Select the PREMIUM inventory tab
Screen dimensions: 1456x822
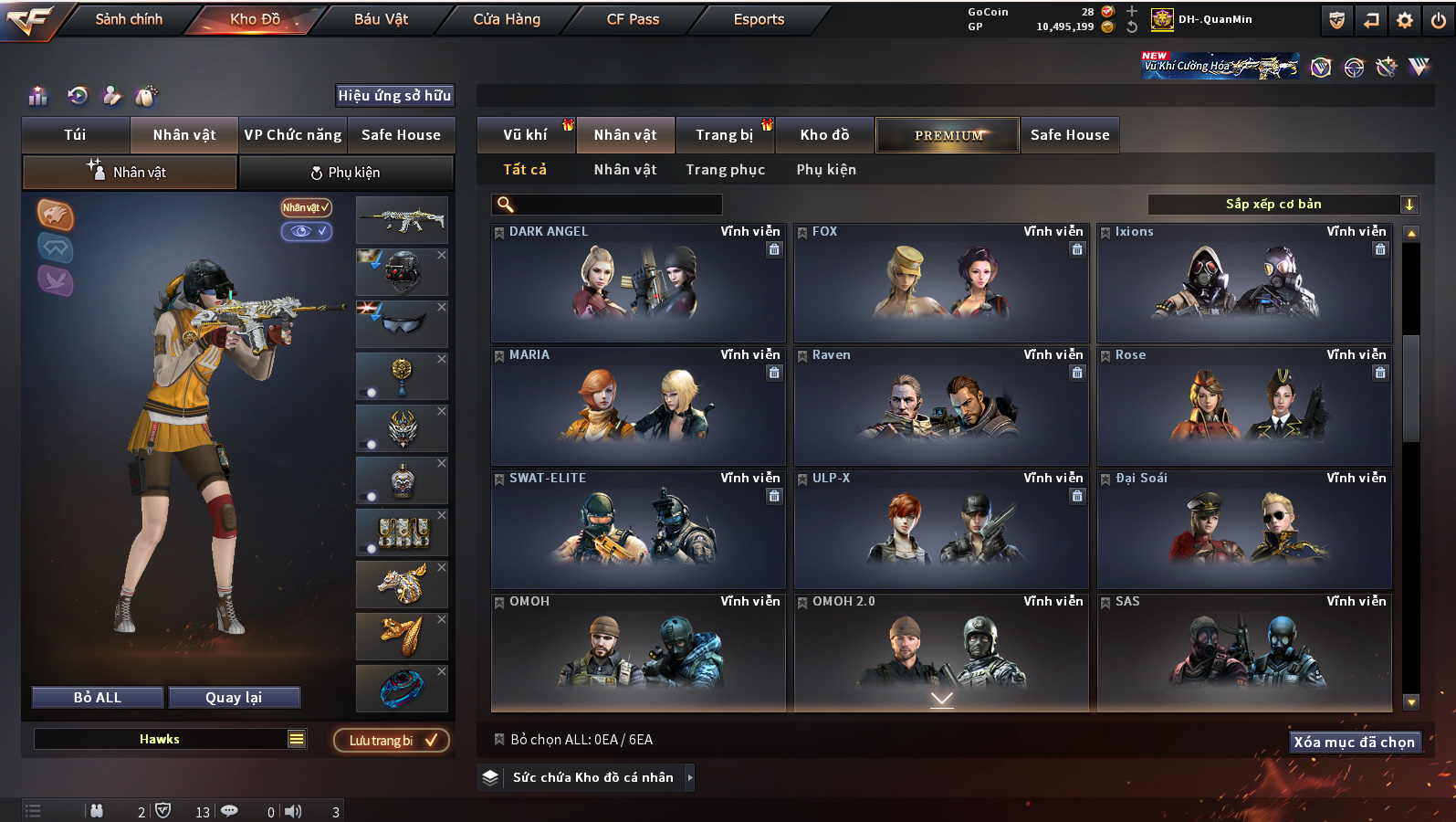point(948,135)
